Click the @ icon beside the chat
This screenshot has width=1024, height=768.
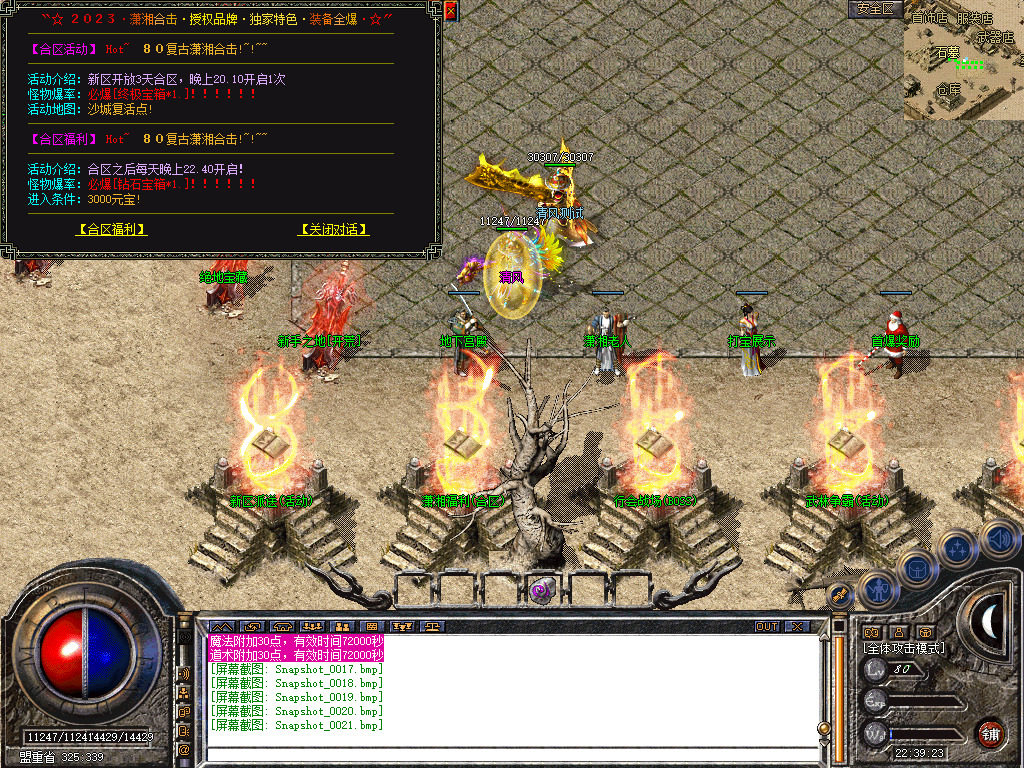185,749
